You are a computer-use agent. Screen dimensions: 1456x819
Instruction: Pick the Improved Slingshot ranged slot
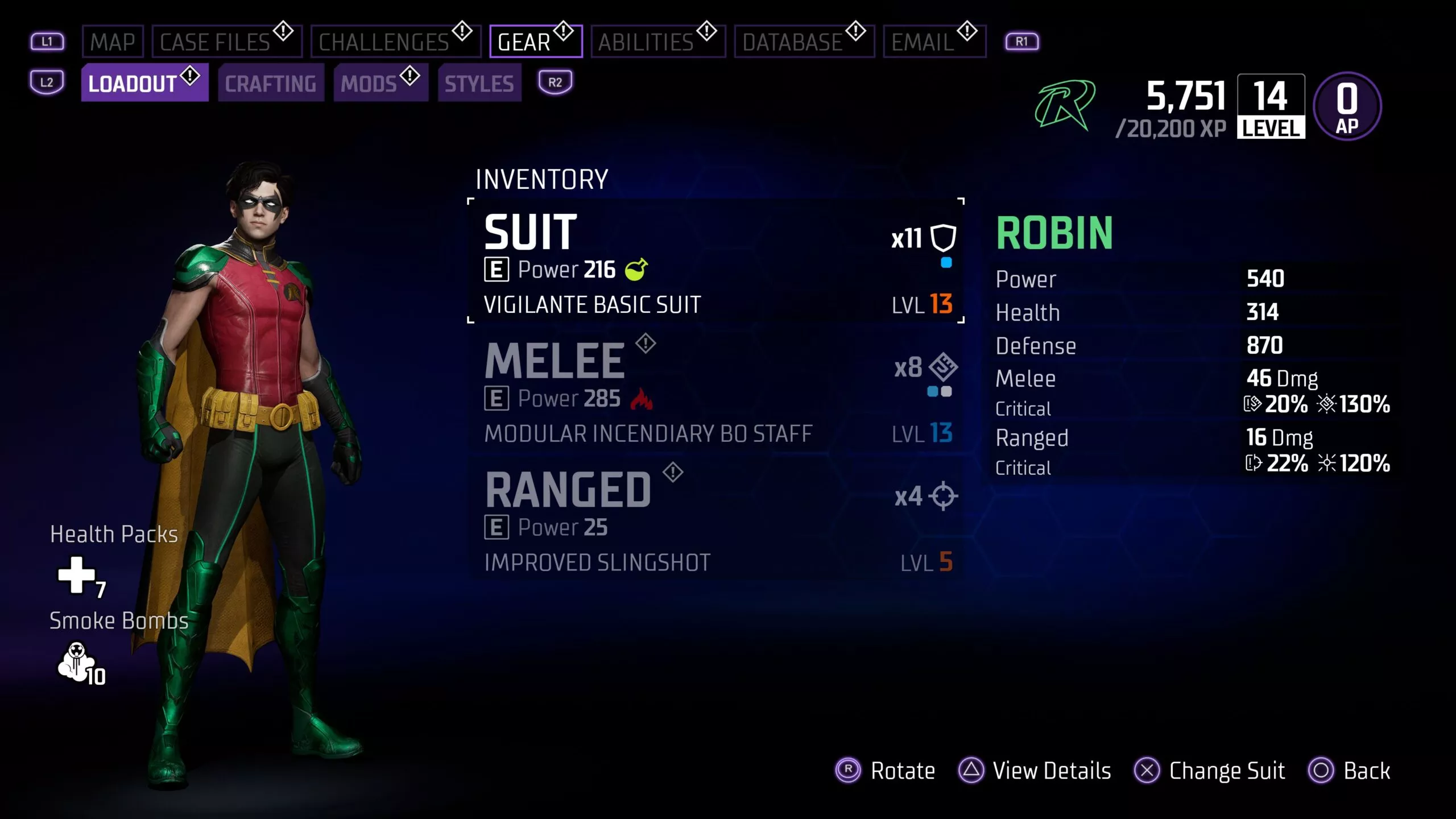pyautogui.click(x=715, y=520)
